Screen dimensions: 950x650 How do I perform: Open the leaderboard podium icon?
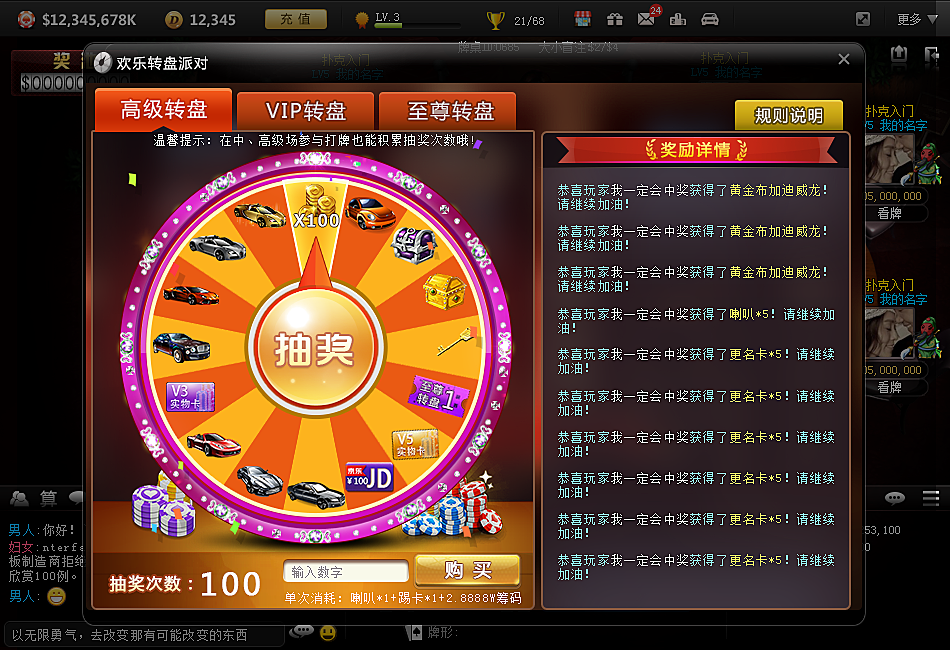pos(678,19)
